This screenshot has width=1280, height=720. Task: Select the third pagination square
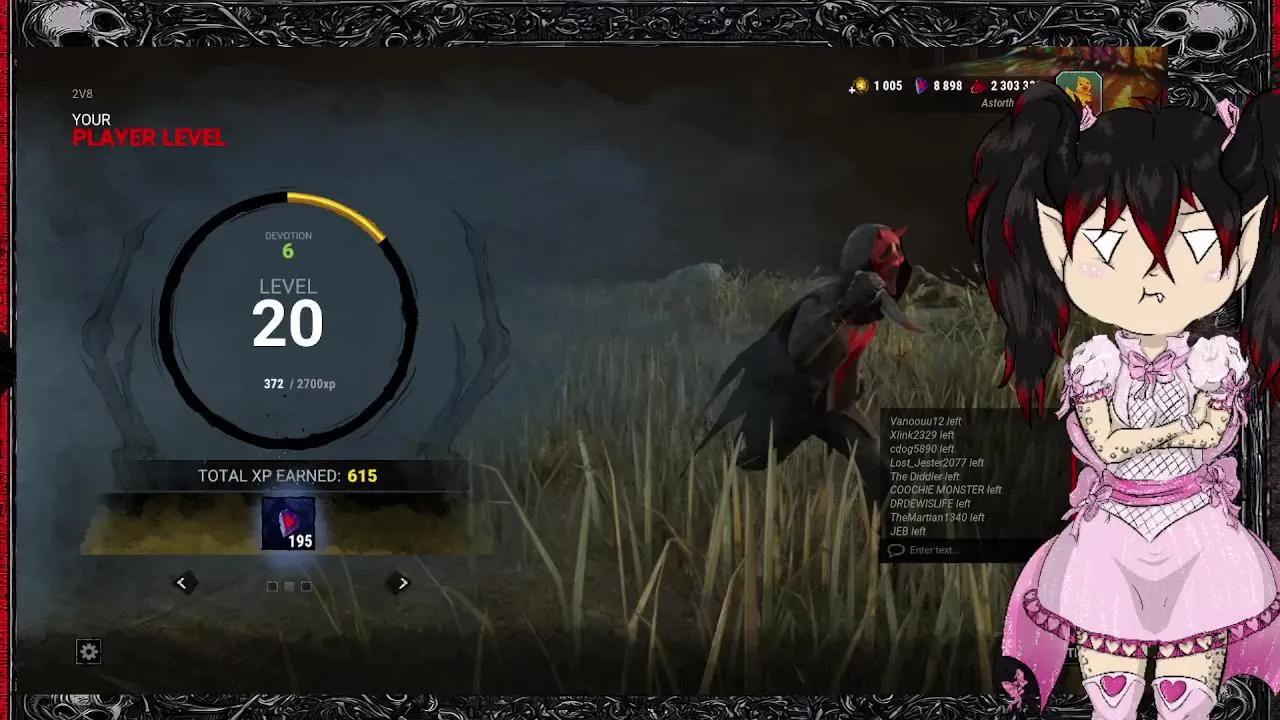tap(306, 586)
